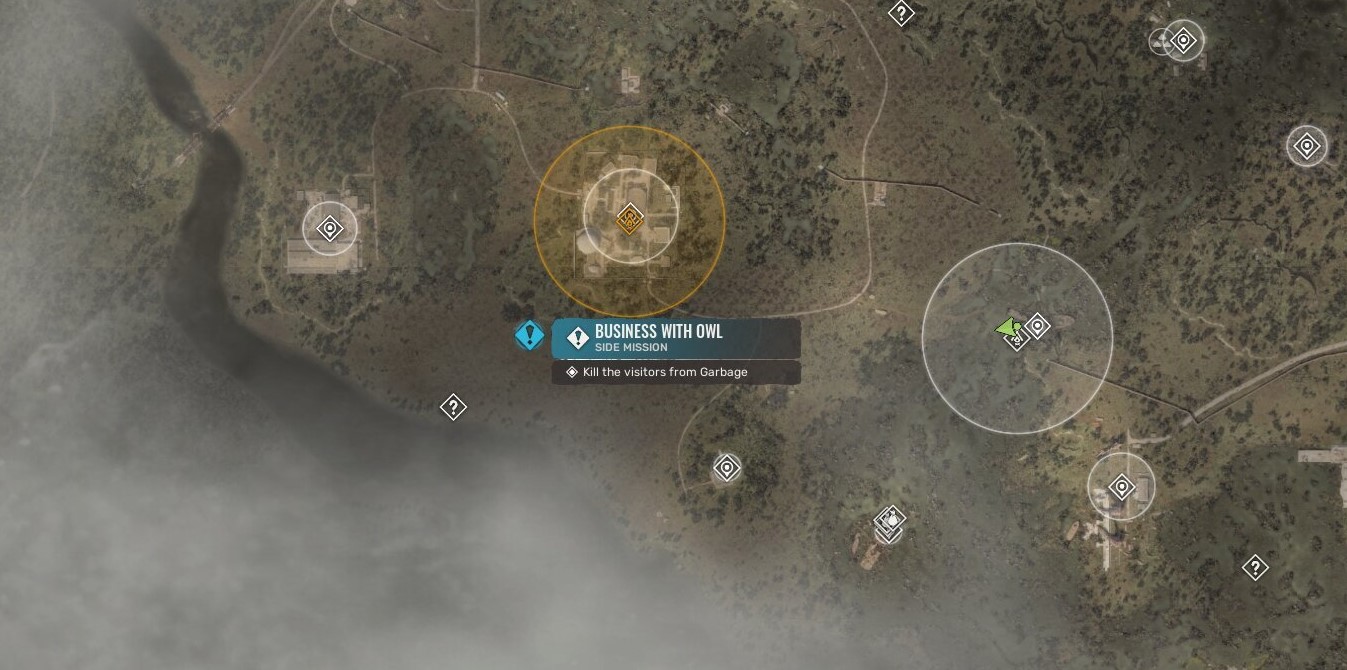Click the blue side mission exclamation marker
The height and width of the screenshot is (670, 1347).
click(x=529, y=335)
